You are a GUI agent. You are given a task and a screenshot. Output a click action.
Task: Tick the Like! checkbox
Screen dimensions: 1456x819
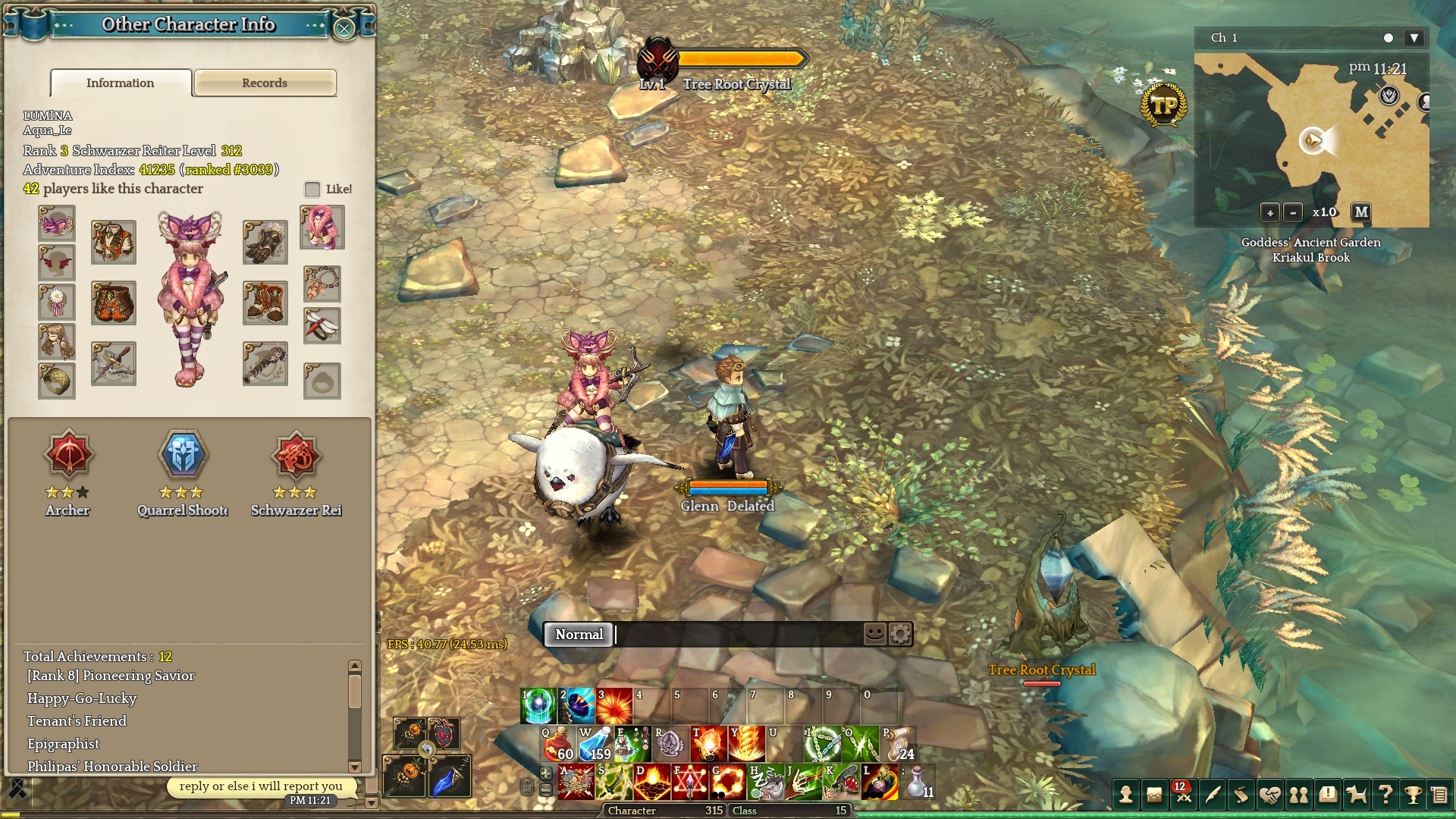[x=312, y=189]
